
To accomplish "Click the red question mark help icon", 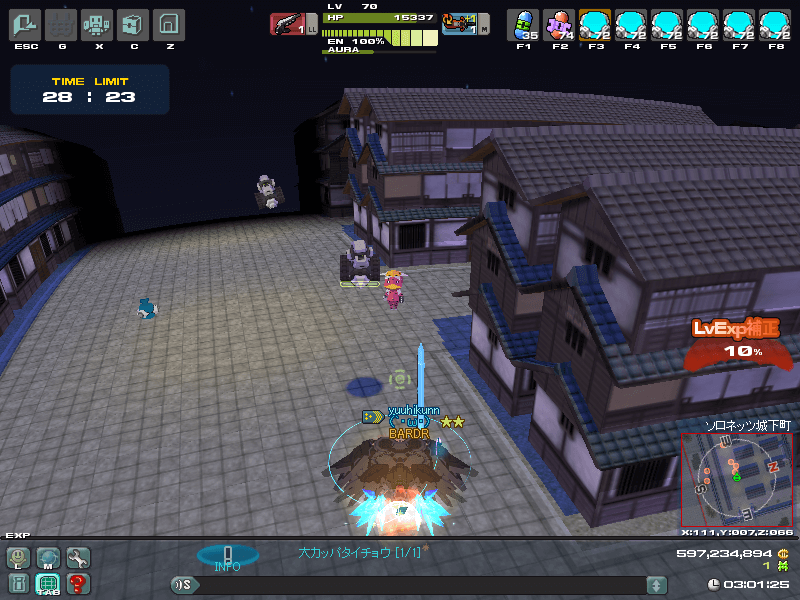I will click(x=77, y=583).
